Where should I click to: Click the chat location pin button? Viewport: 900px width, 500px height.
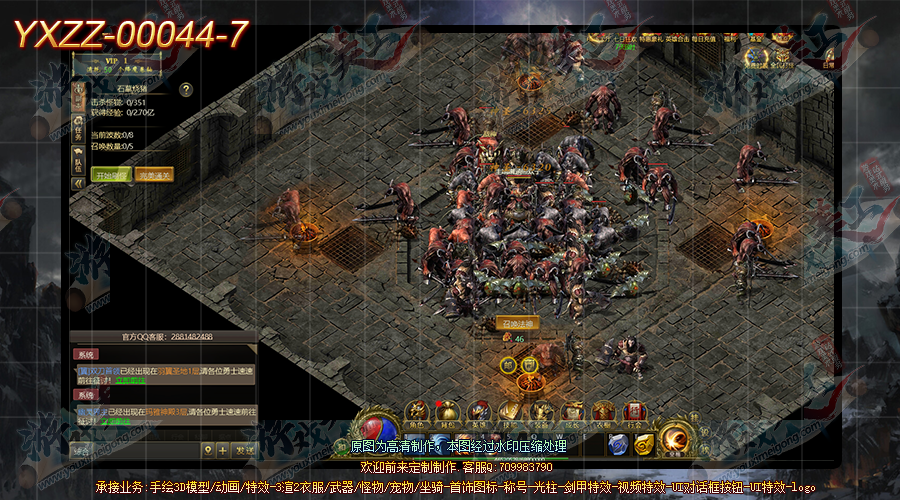(x=206, y=450)
